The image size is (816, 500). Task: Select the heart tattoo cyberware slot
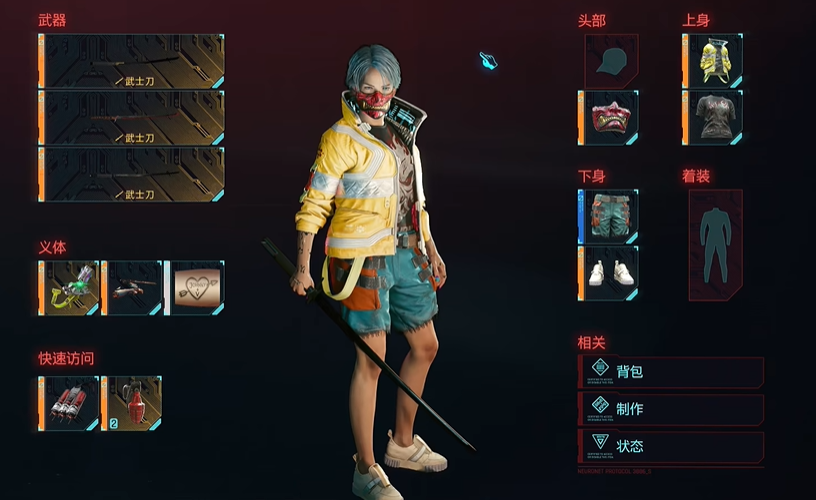tap(195, 288)
